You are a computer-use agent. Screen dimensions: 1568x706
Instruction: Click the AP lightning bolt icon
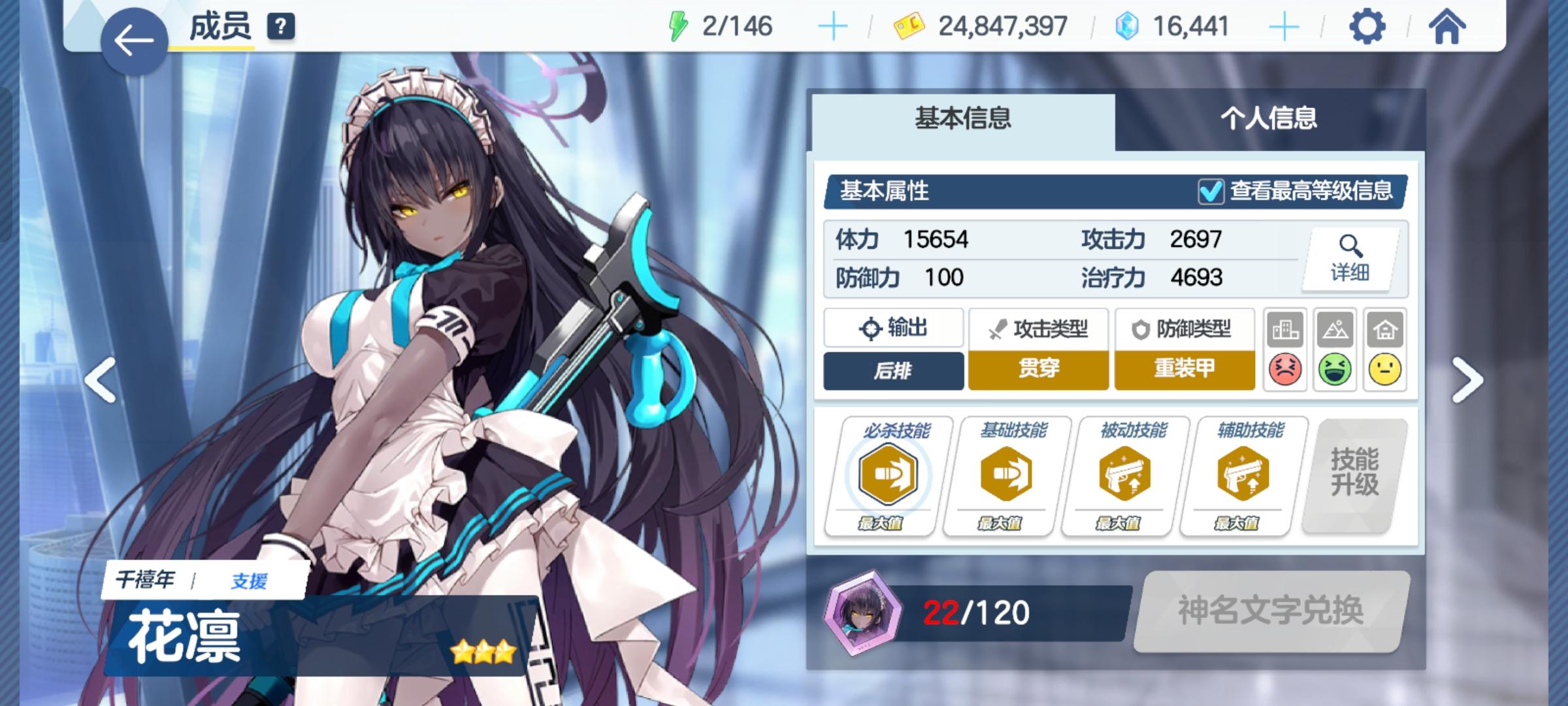click(677, 25)
